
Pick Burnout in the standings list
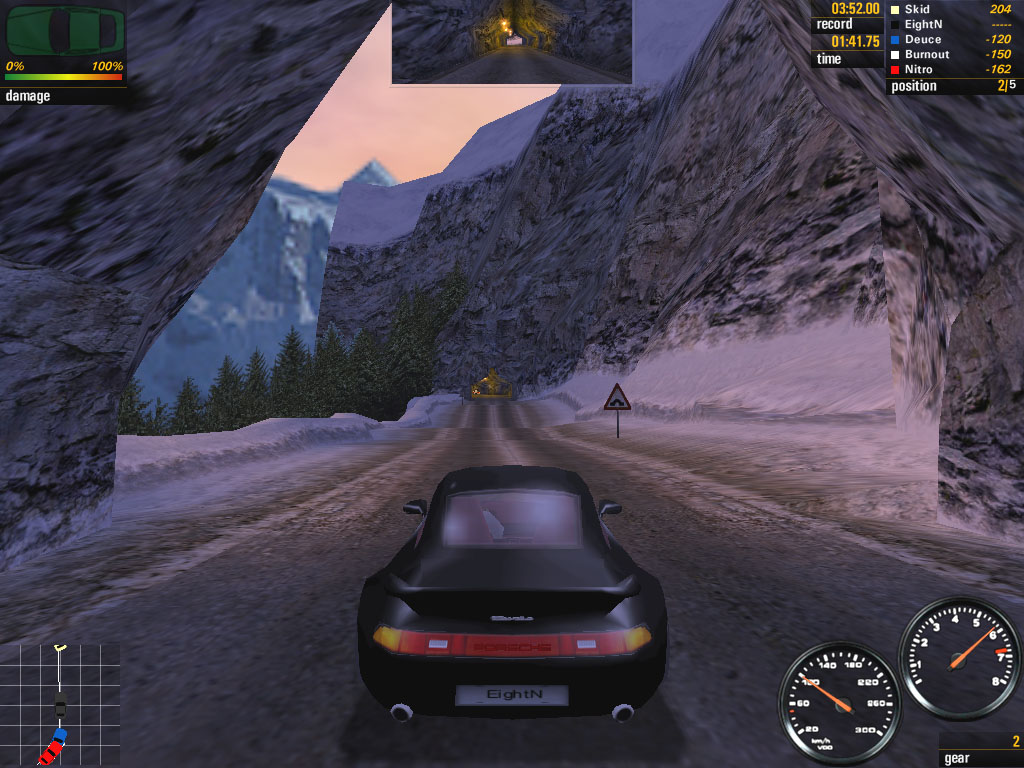tap(927, 54)
